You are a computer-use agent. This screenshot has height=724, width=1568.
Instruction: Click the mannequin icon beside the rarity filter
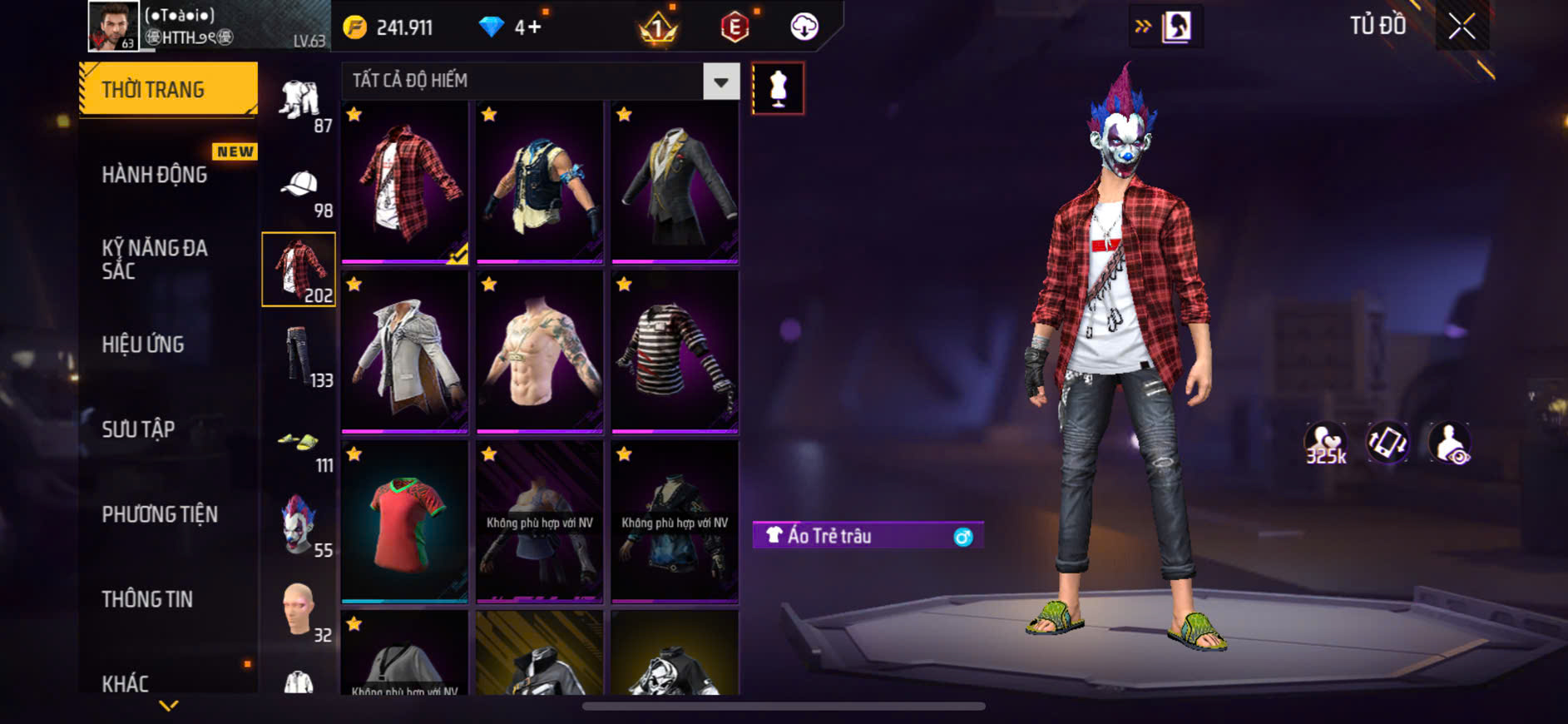click(x=778, y=88)
